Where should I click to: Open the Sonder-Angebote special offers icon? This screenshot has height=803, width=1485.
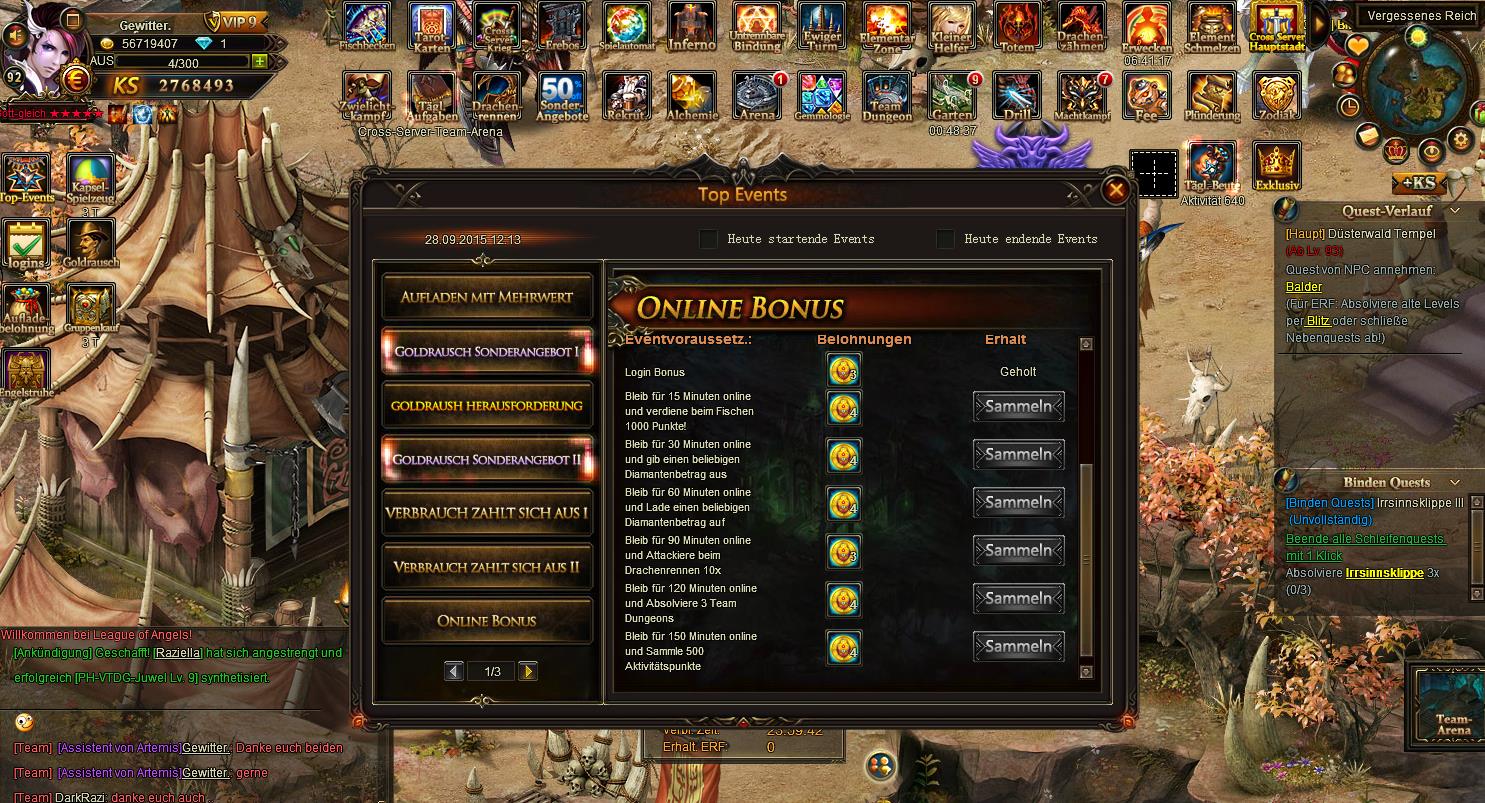(x=563, y=96)
